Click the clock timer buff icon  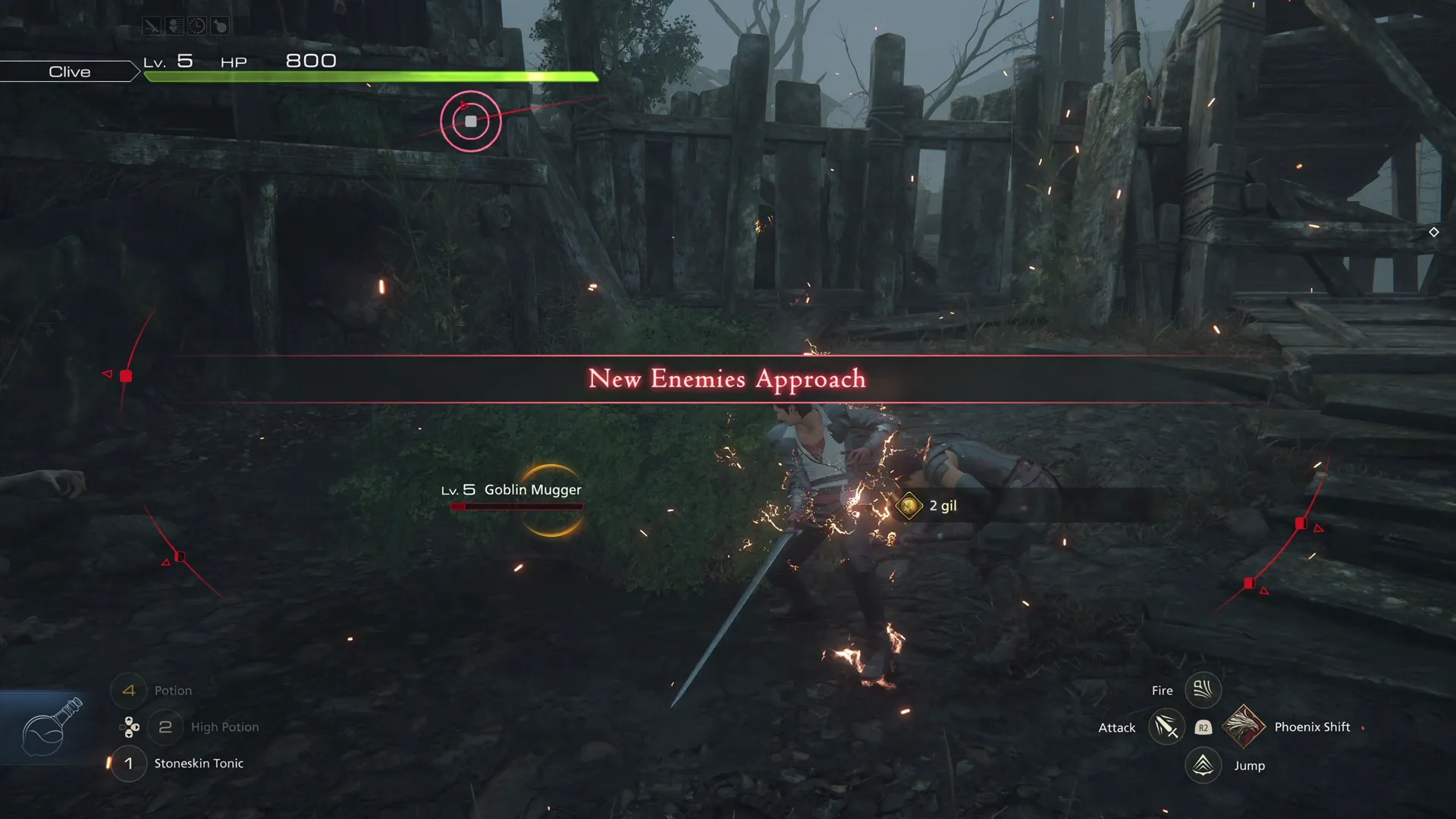pyautogui.click(x=196, y=25)
